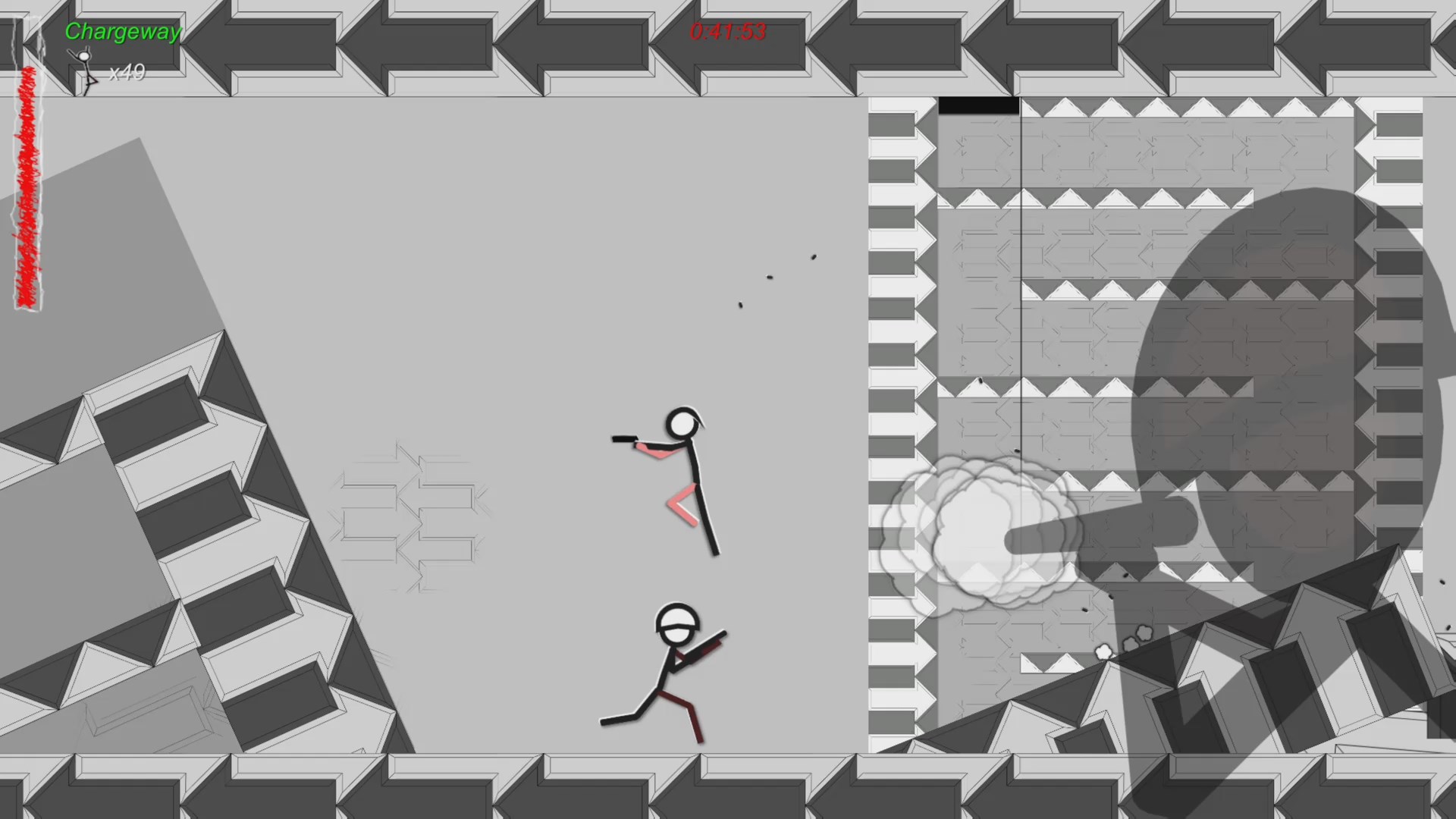The width and height of the screenshot is (1456, 819).
Task: Click the vertical dividing line in the right corridor
Action: [1021, 303]
